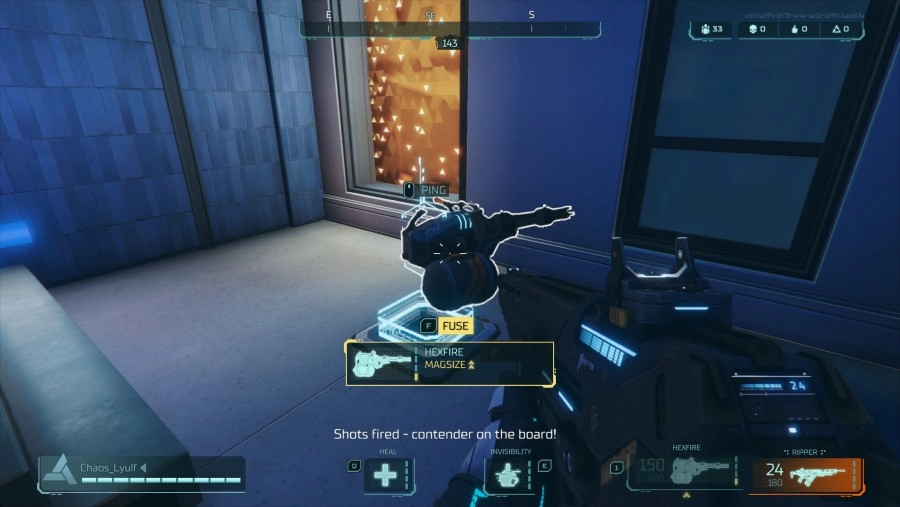900x507 pixels.
Task: Activate the Invisibility ability icon
Action: click(509, 475)
